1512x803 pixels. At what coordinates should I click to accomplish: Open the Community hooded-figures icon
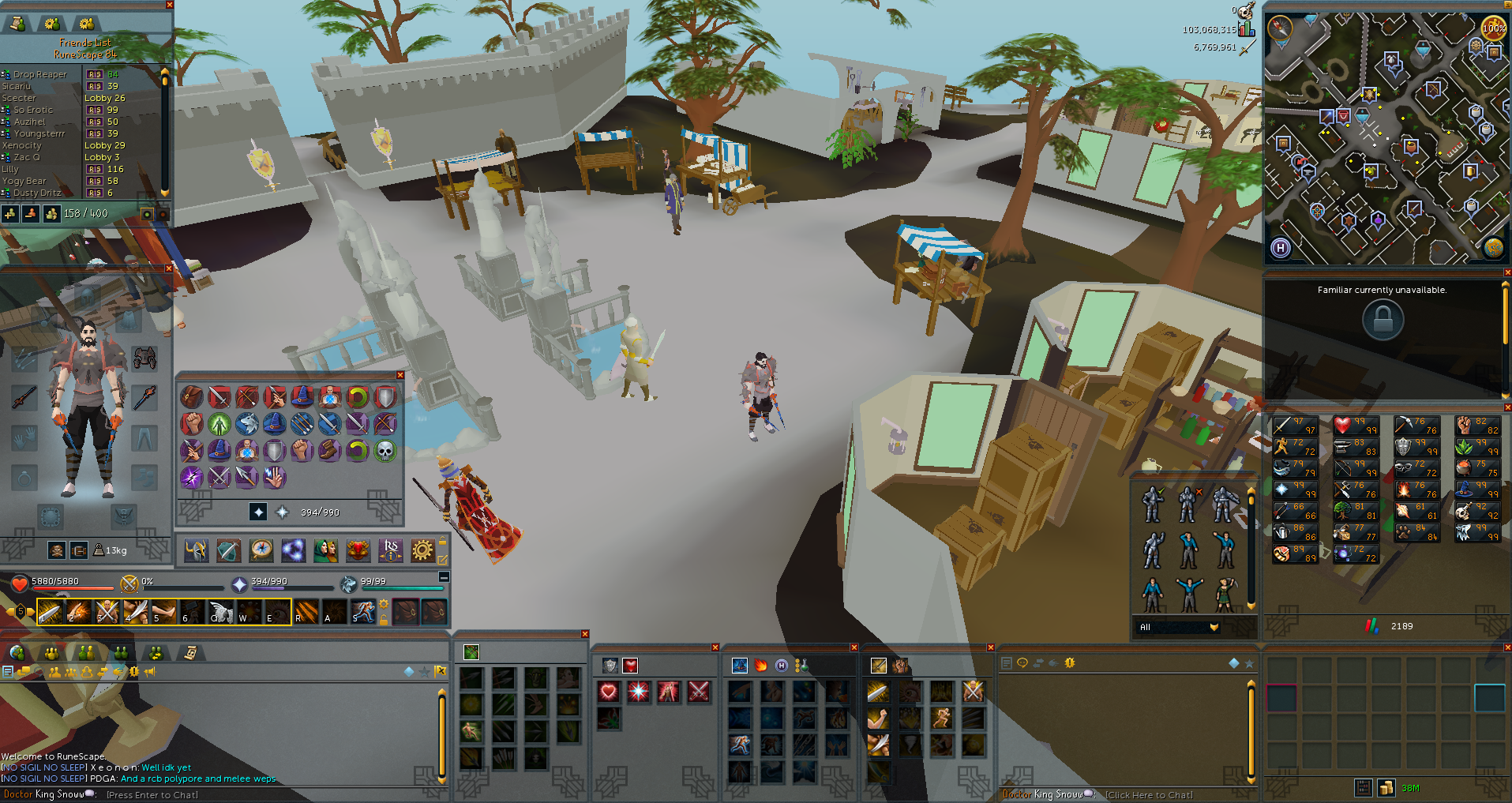point(326,550)
